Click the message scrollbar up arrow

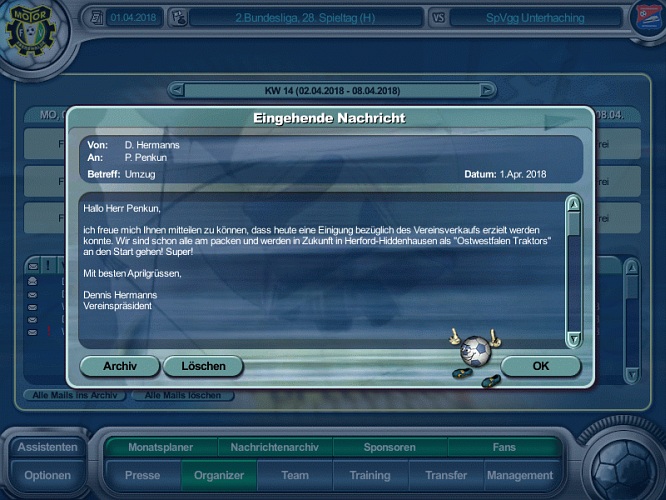pyautogui.click(x=573, y=205)
